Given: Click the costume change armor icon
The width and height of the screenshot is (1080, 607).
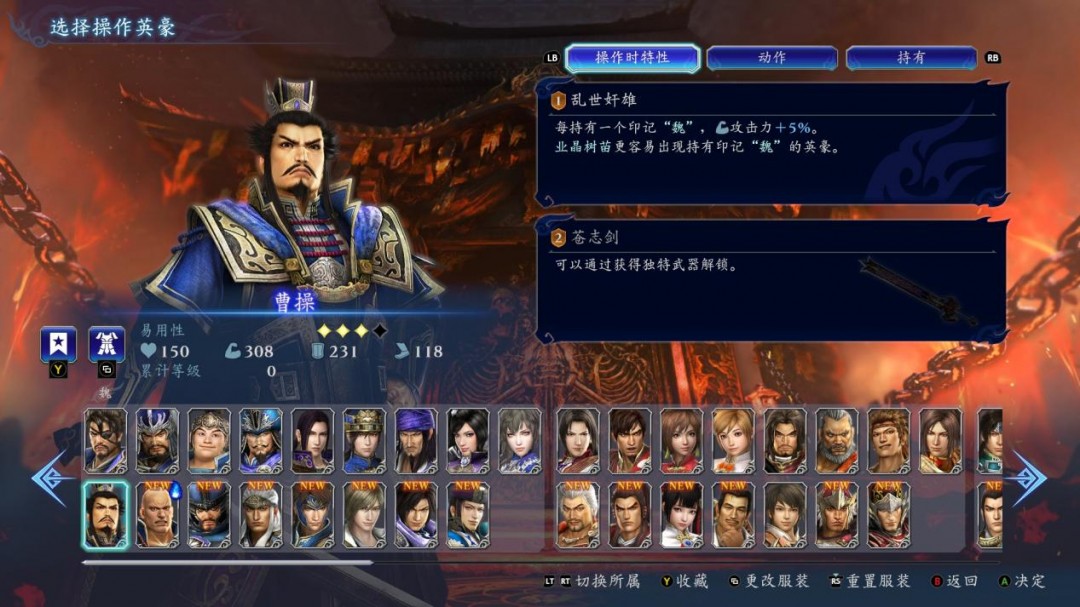Looking at the screenshot, I should (106, 344).
